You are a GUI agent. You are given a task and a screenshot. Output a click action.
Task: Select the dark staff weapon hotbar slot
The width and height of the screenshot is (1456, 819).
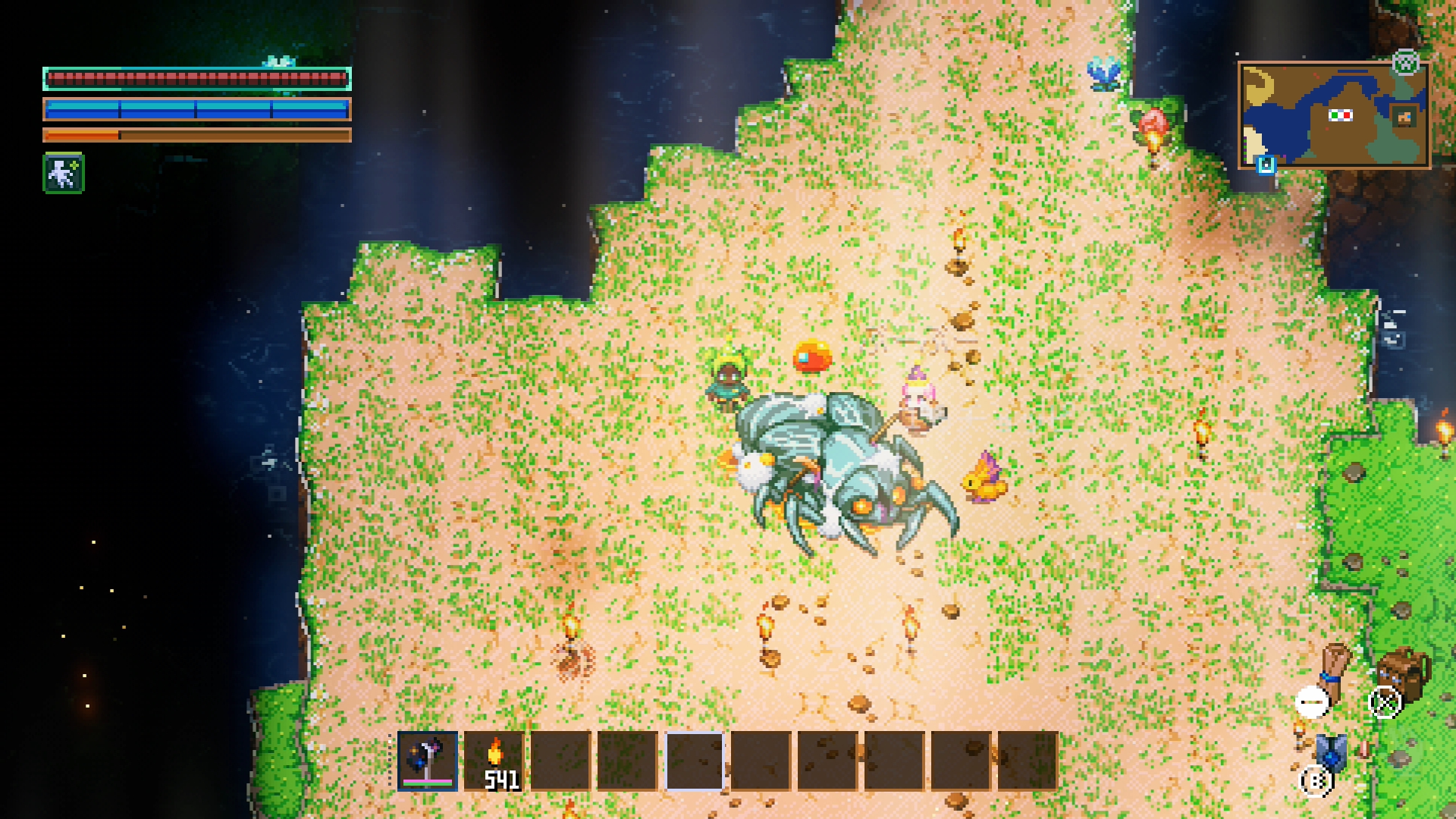click(428, 761)
